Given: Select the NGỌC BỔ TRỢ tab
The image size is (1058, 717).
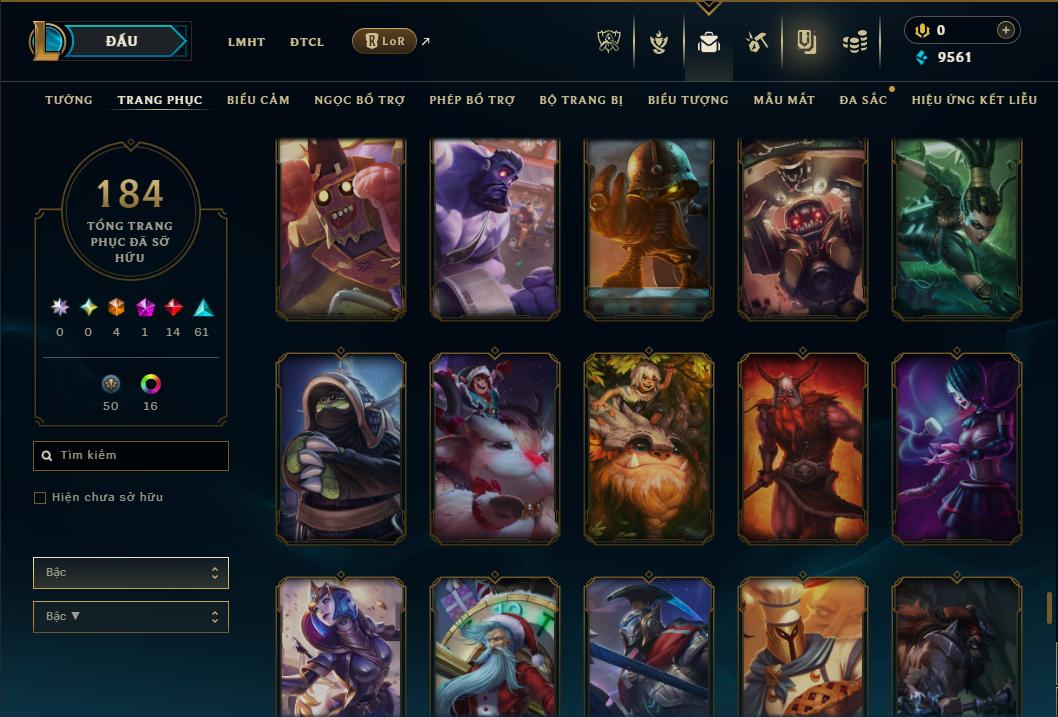Looking at the screenshot, I should 359,100.
